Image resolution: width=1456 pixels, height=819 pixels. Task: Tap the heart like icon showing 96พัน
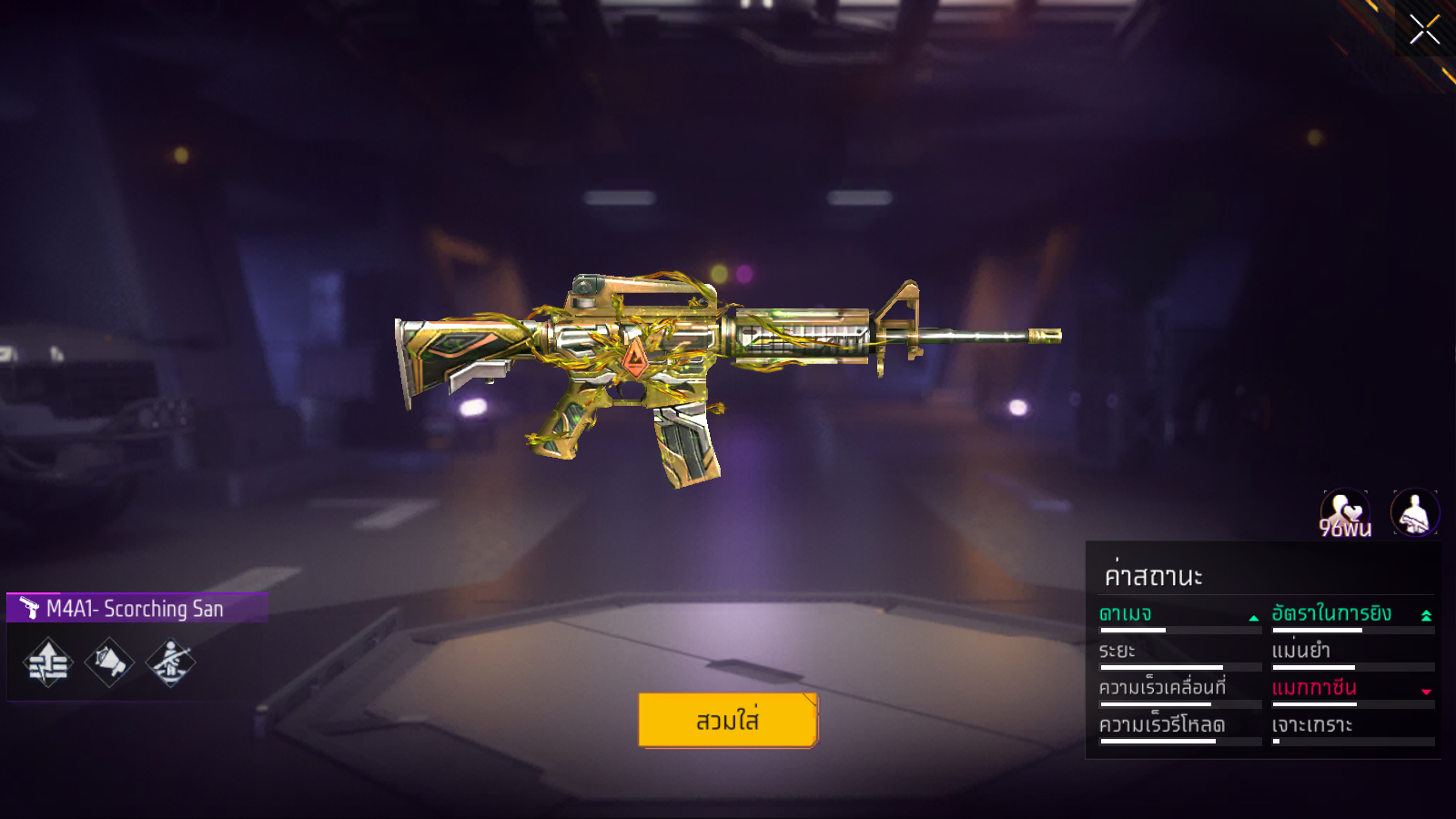(1344, 513)
